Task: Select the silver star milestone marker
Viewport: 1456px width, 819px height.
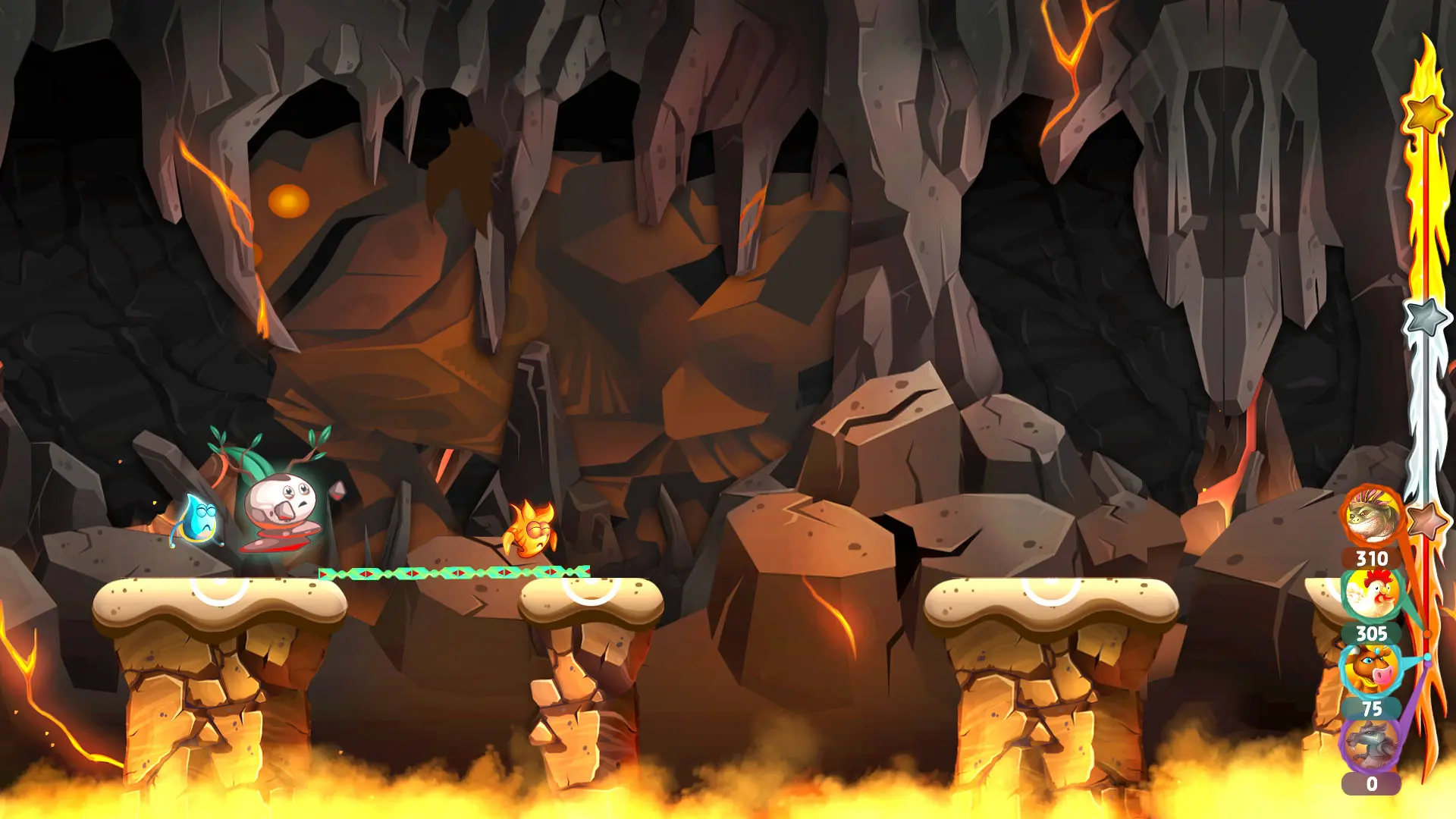Action: (1426, 318)
